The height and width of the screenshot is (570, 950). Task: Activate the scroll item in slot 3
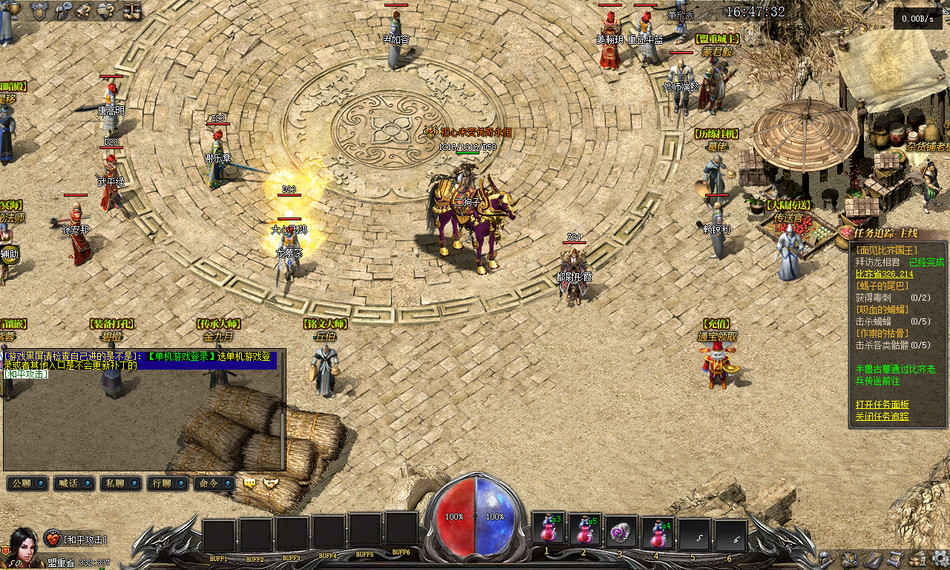(621, 530)
